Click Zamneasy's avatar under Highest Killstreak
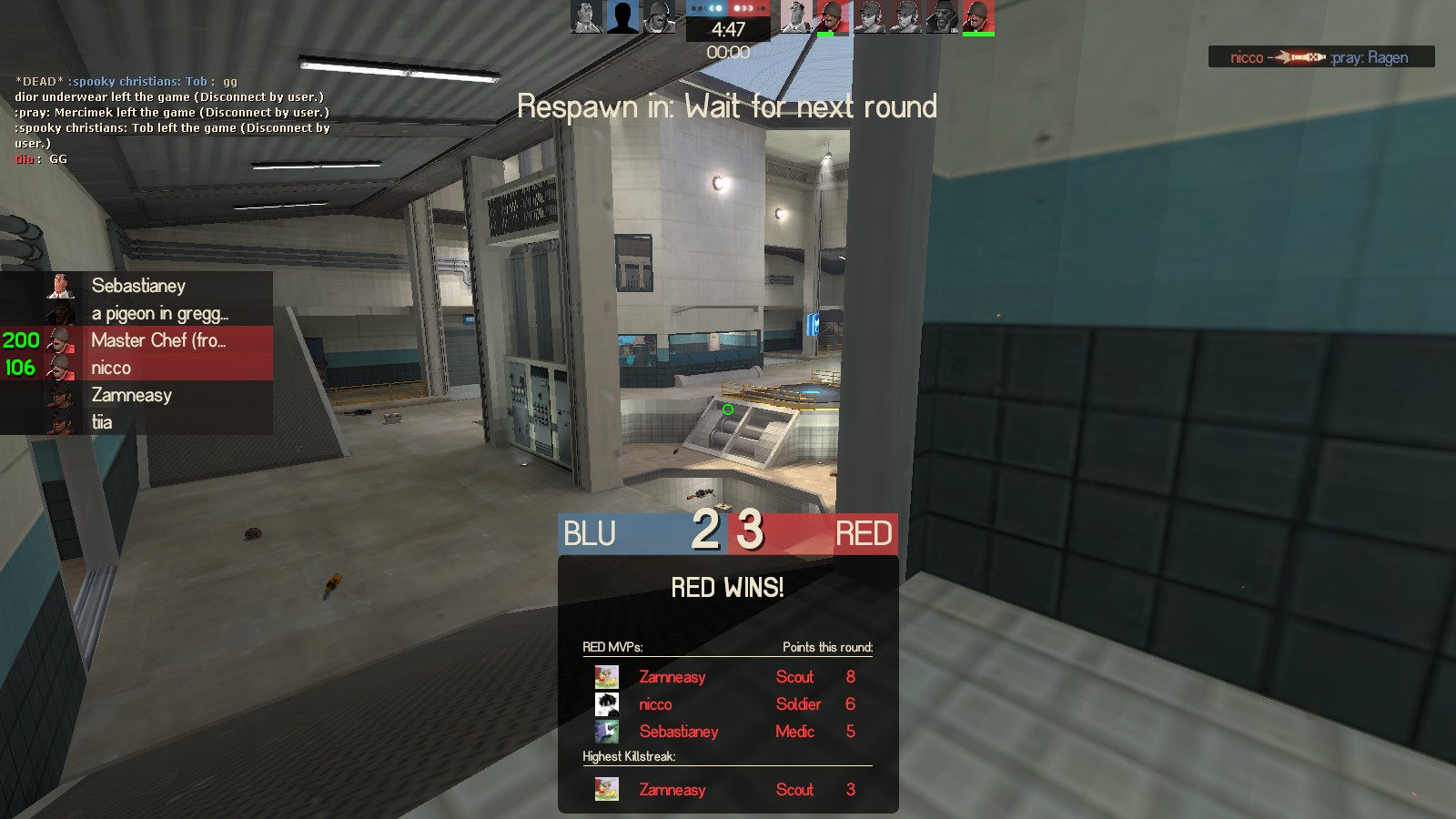Screen dimensions: 1456x819 (607, 790)
